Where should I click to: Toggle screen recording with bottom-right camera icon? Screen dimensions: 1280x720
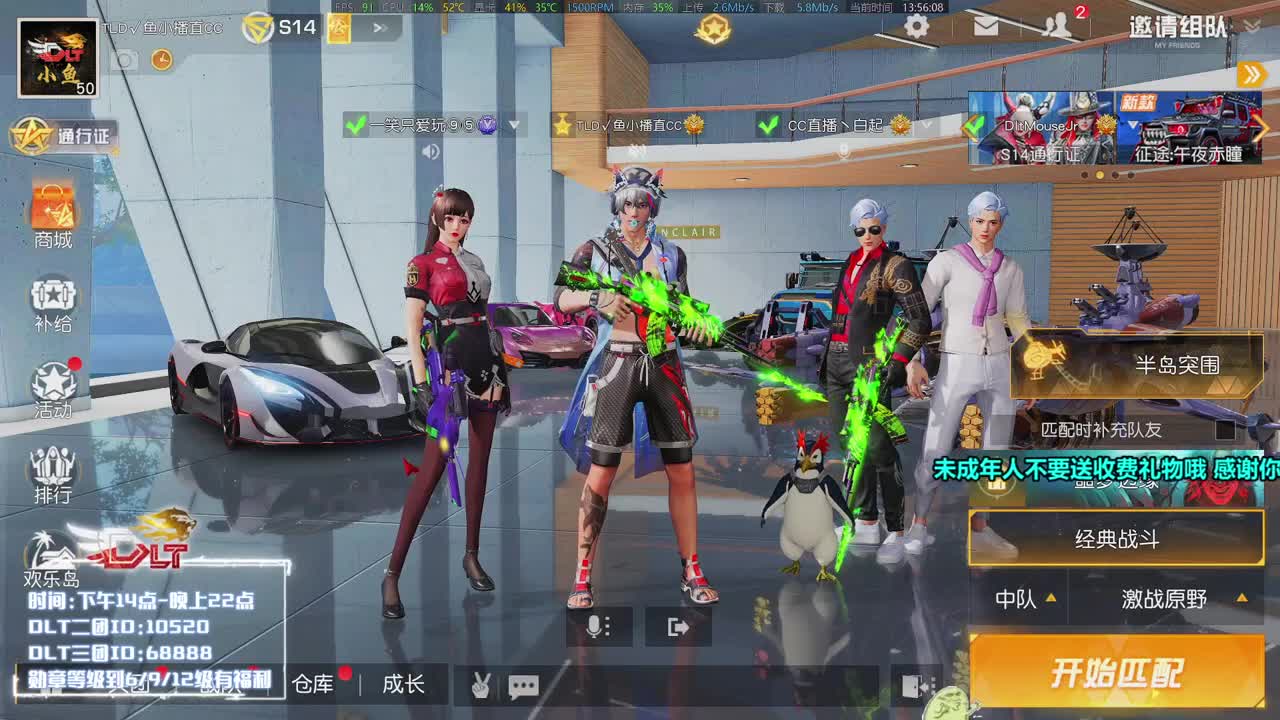click(913, 684)
